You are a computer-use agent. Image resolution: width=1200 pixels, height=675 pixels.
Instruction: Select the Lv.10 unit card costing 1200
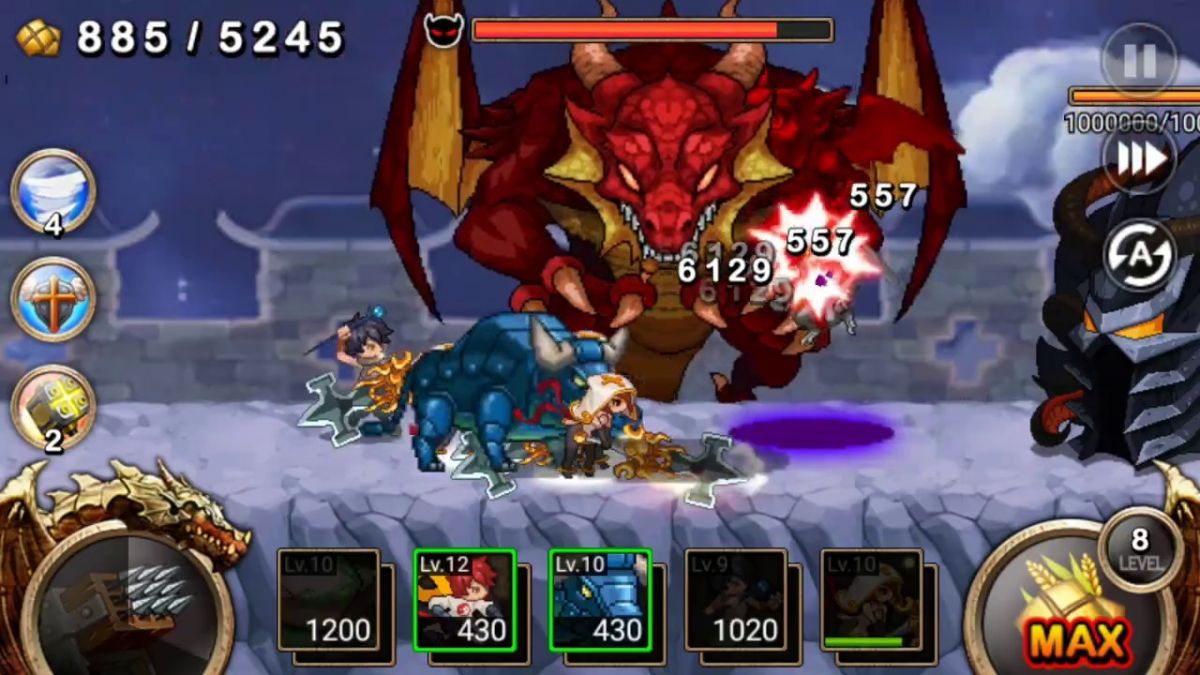(328, 600)
